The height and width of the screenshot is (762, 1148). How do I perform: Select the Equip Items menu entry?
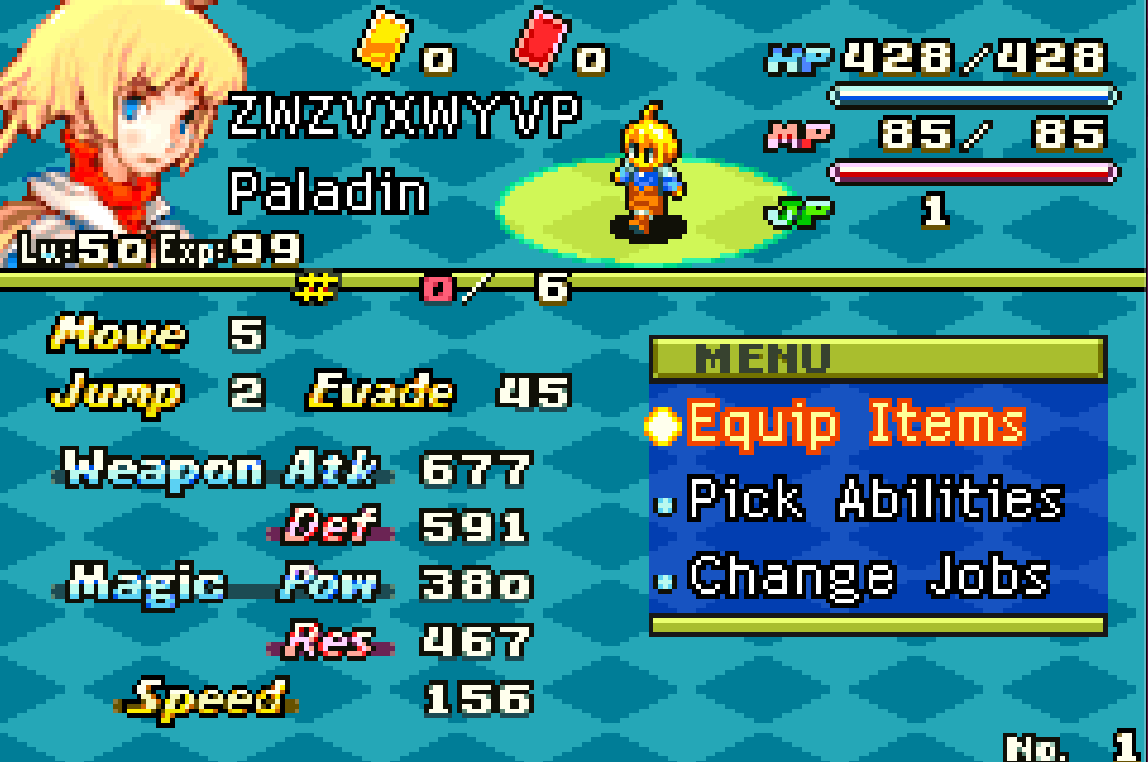(x=856, y=424)
